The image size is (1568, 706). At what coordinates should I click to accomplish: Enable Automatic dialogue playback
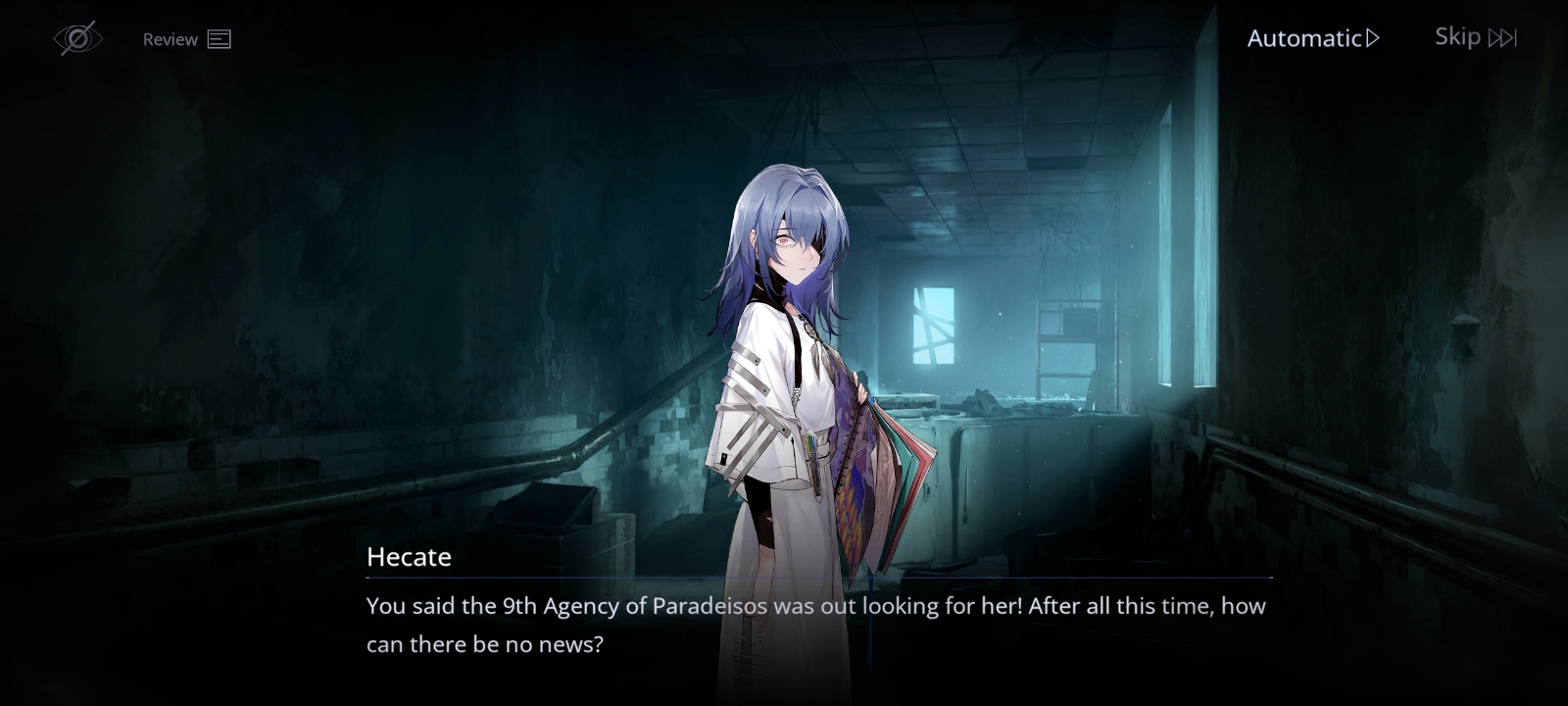(x=1312, y=38)
